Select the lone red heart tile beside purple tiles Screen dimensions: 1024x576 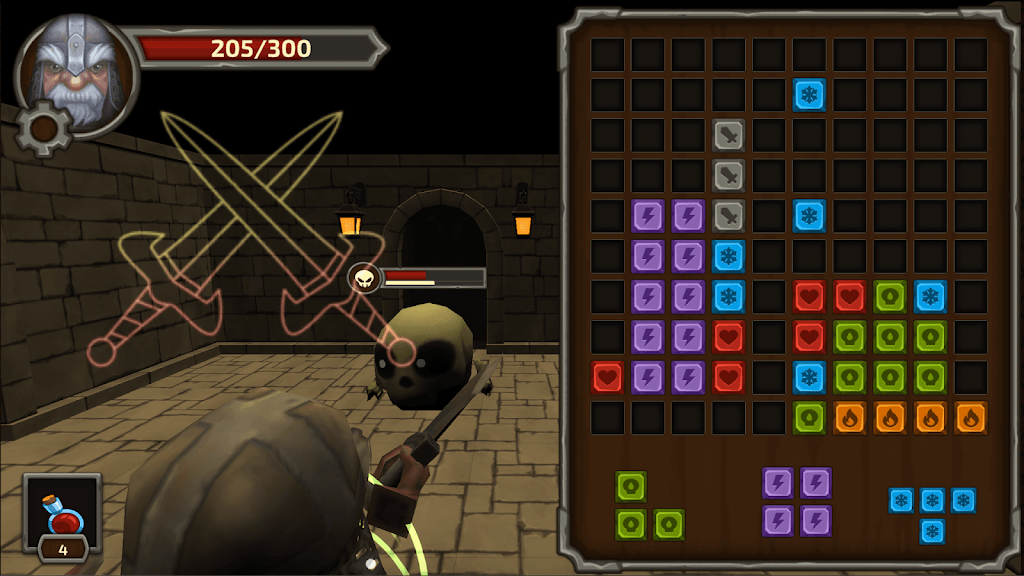pos(608,377)
